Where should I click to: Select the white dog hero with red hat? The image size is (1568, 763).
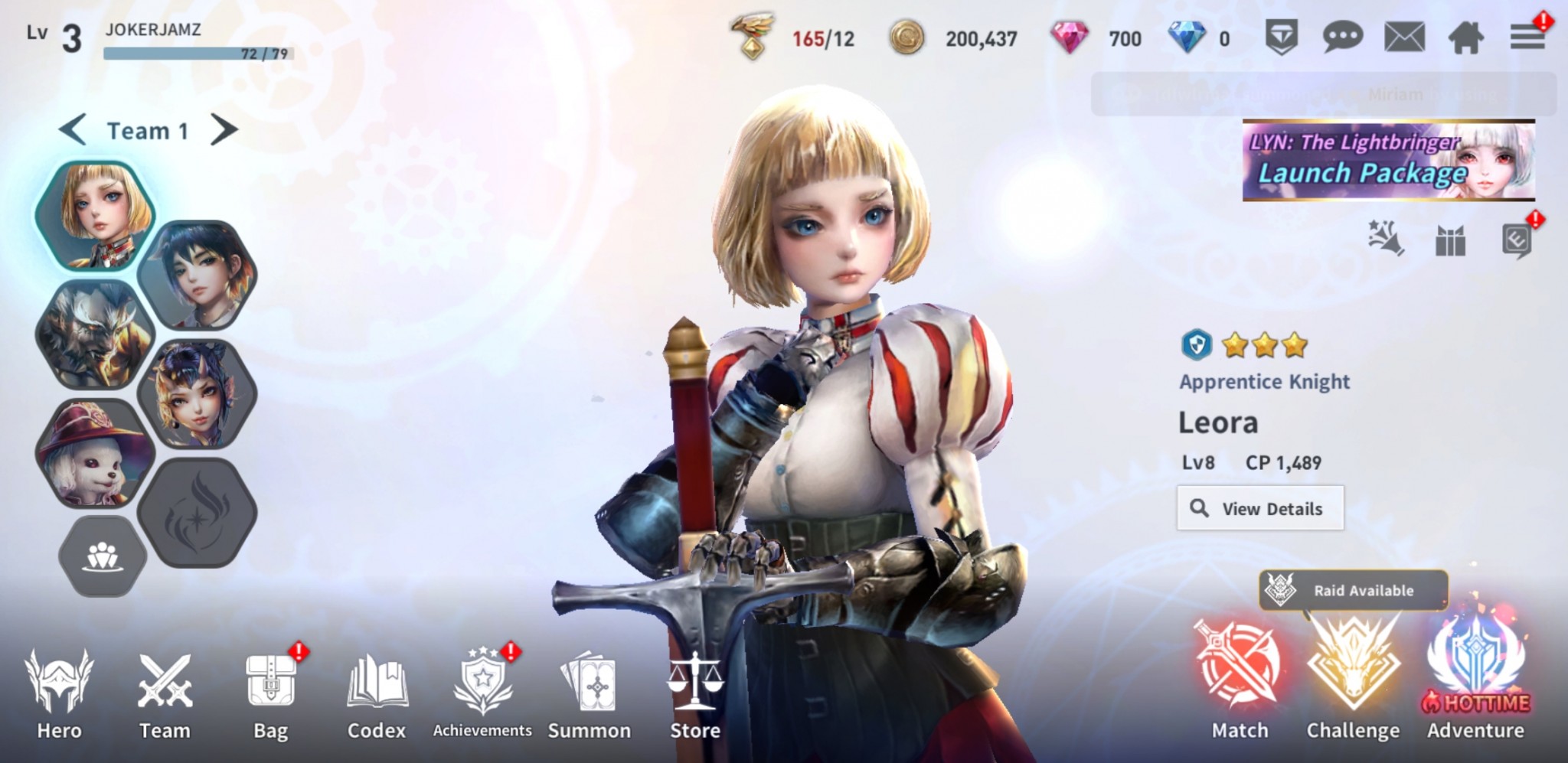tap(94, 453)
